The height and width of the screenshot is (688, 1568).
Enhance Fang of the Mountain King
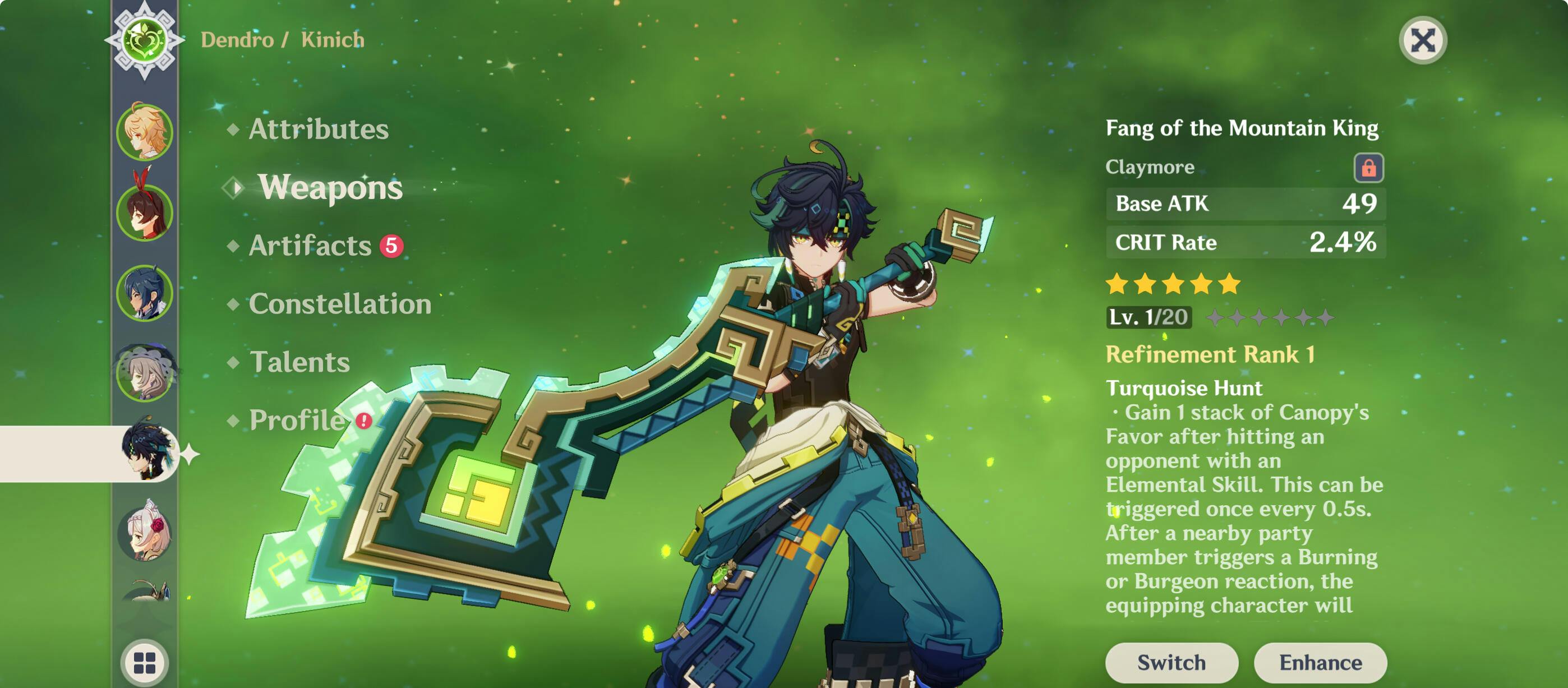point(1320,662)
